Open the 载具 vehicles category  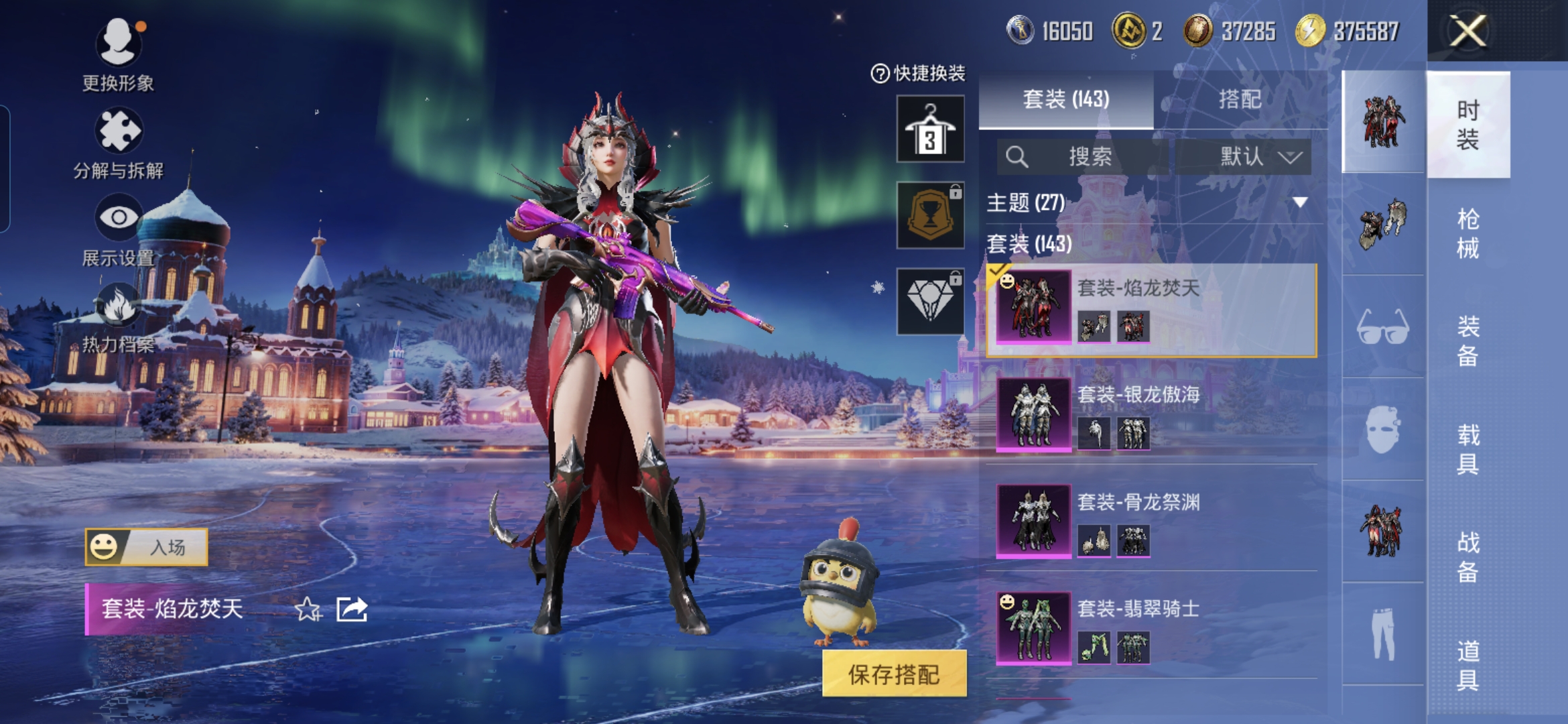pos(1467,449)
